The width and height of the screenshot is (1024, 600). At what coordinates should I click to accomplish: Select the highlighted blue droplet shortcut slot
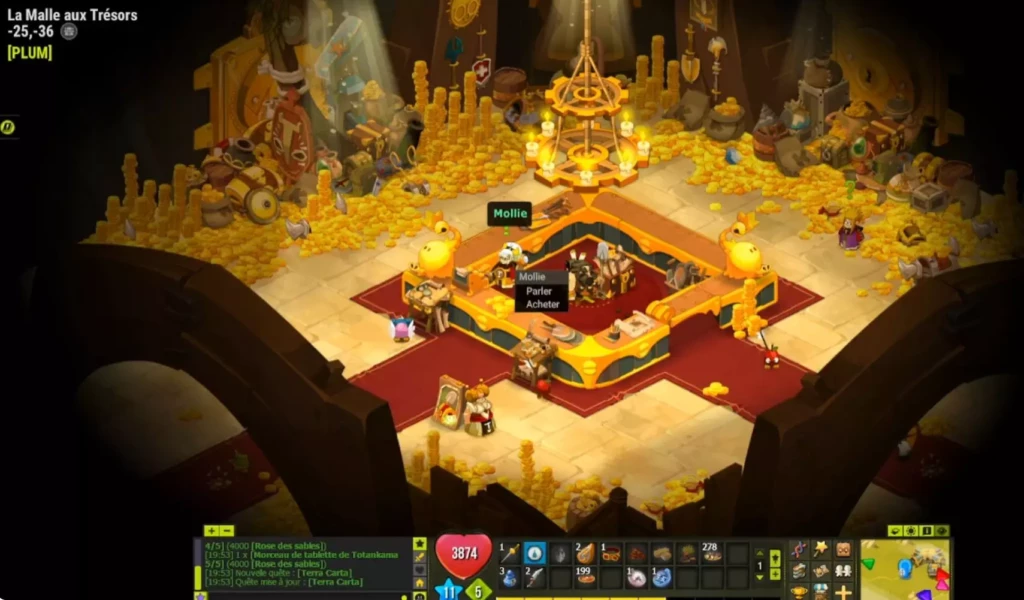(535, 554)
